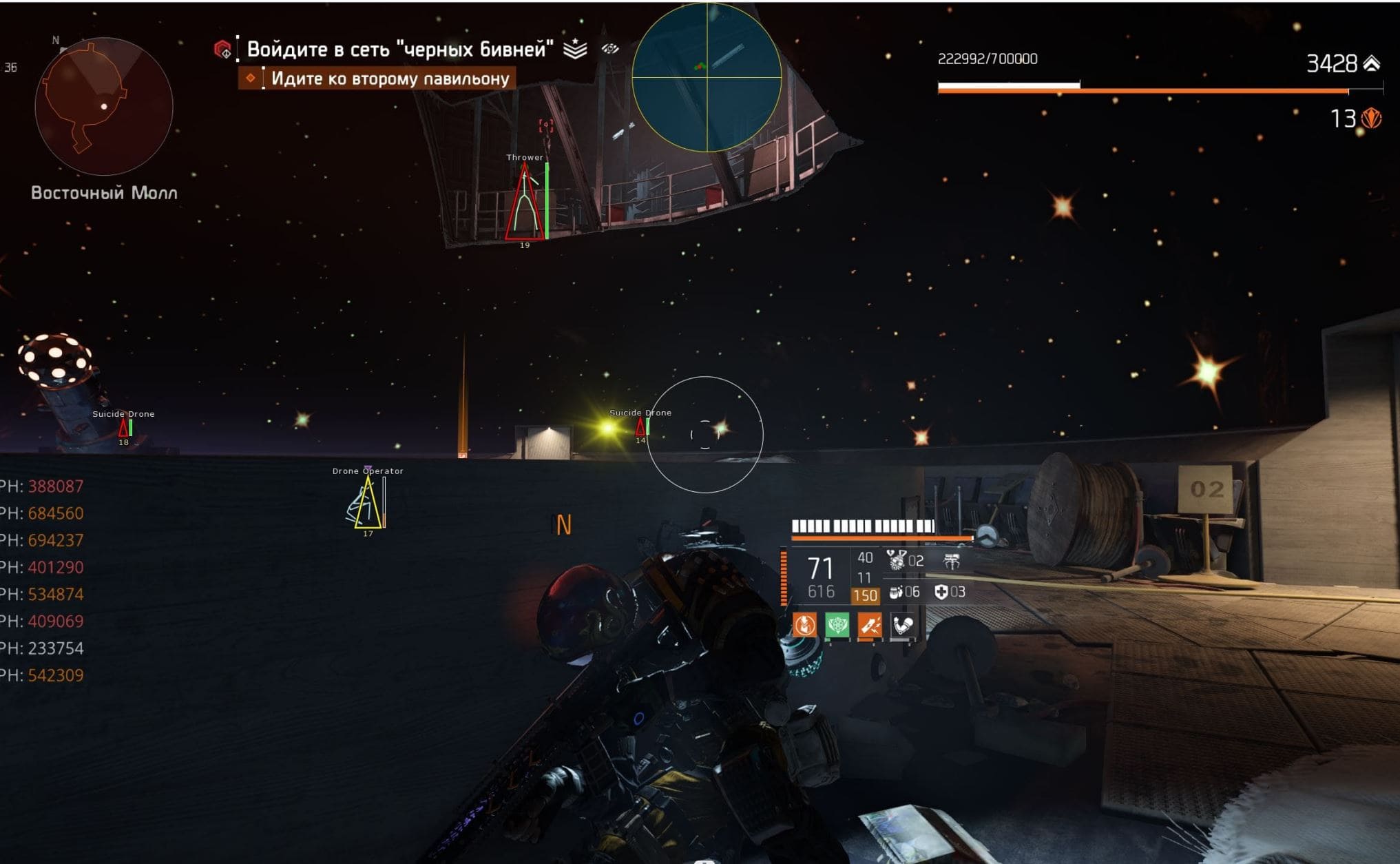The height and width of the screenshot is (864, 1400).
Task: Click the green circular crosshair overlay
Action: tap(707, 77)
